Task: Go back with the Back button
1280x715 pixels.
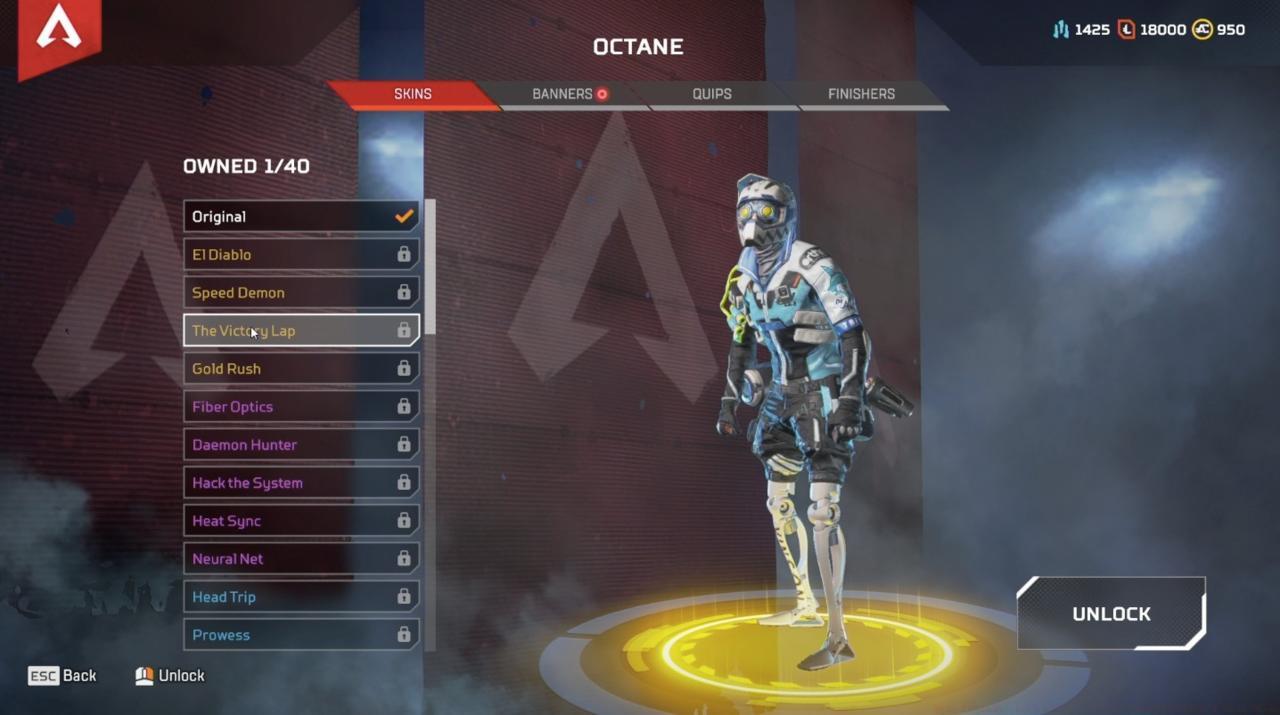Action: (x=63, y=676)
